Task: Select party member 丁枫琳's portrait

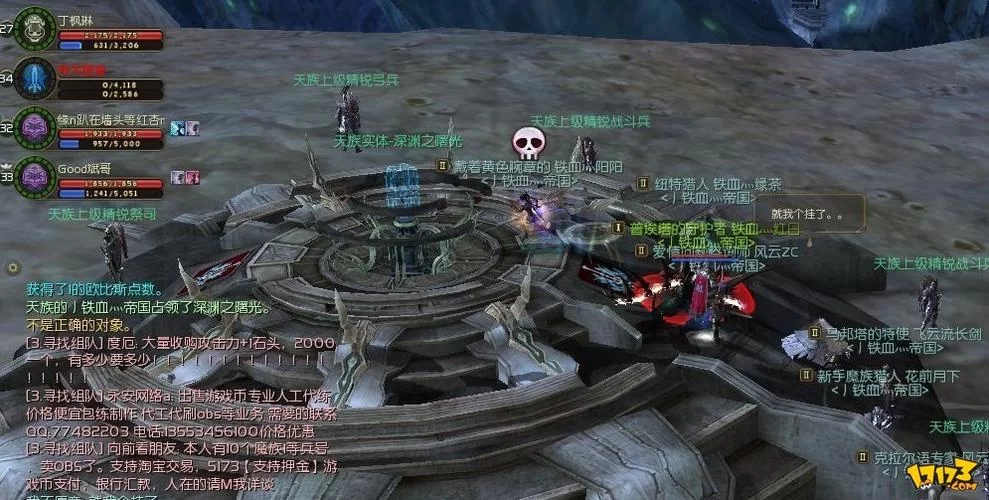Action: (x=35, y=27)
